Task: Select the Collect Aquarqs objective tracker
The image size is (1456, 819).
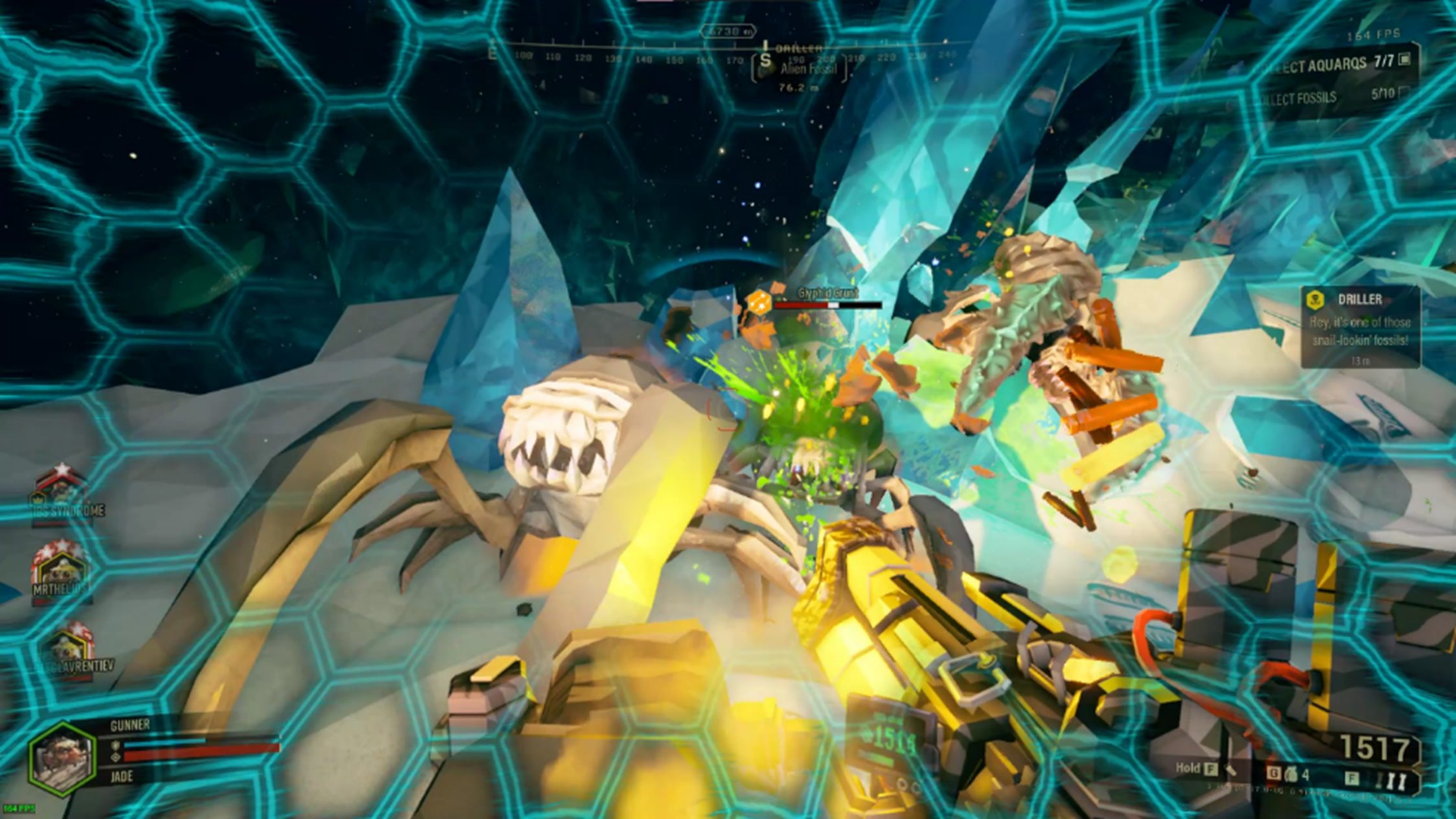Action: click(1340, 63)
